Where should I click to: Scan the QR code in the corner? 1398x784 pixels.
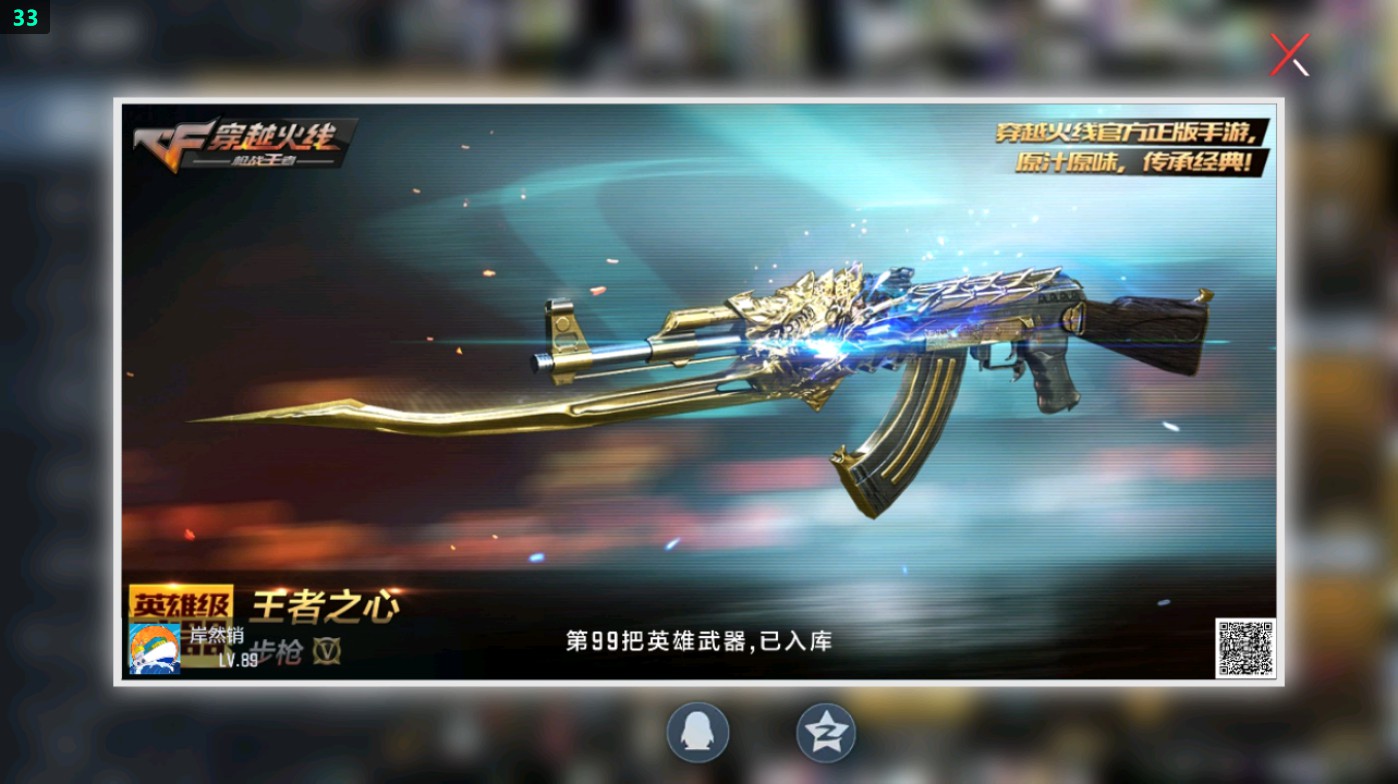click(1246, 650)
